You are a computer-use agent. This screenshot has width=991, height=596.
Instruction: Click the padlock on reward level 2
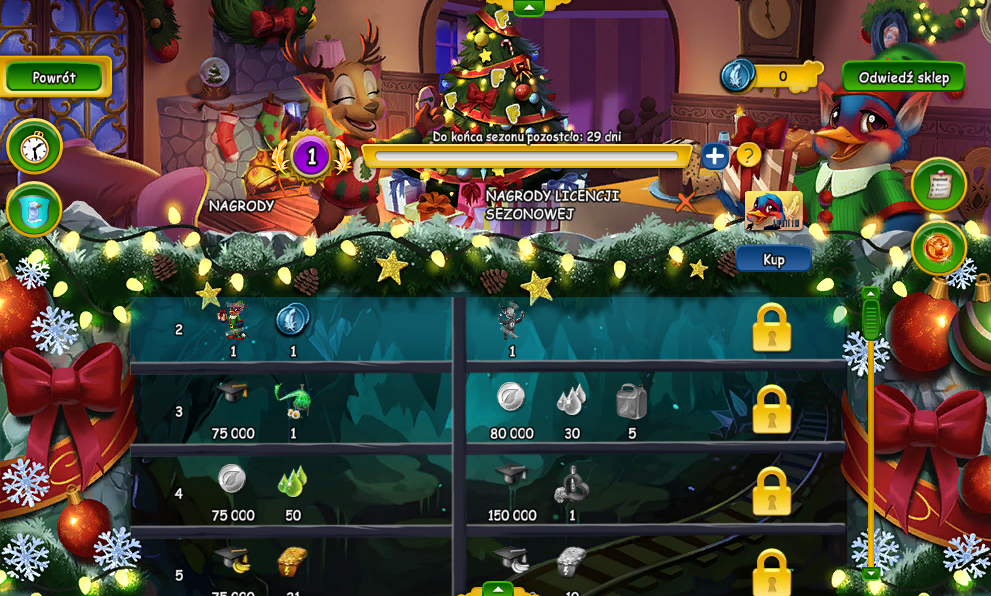click(771, 328)
